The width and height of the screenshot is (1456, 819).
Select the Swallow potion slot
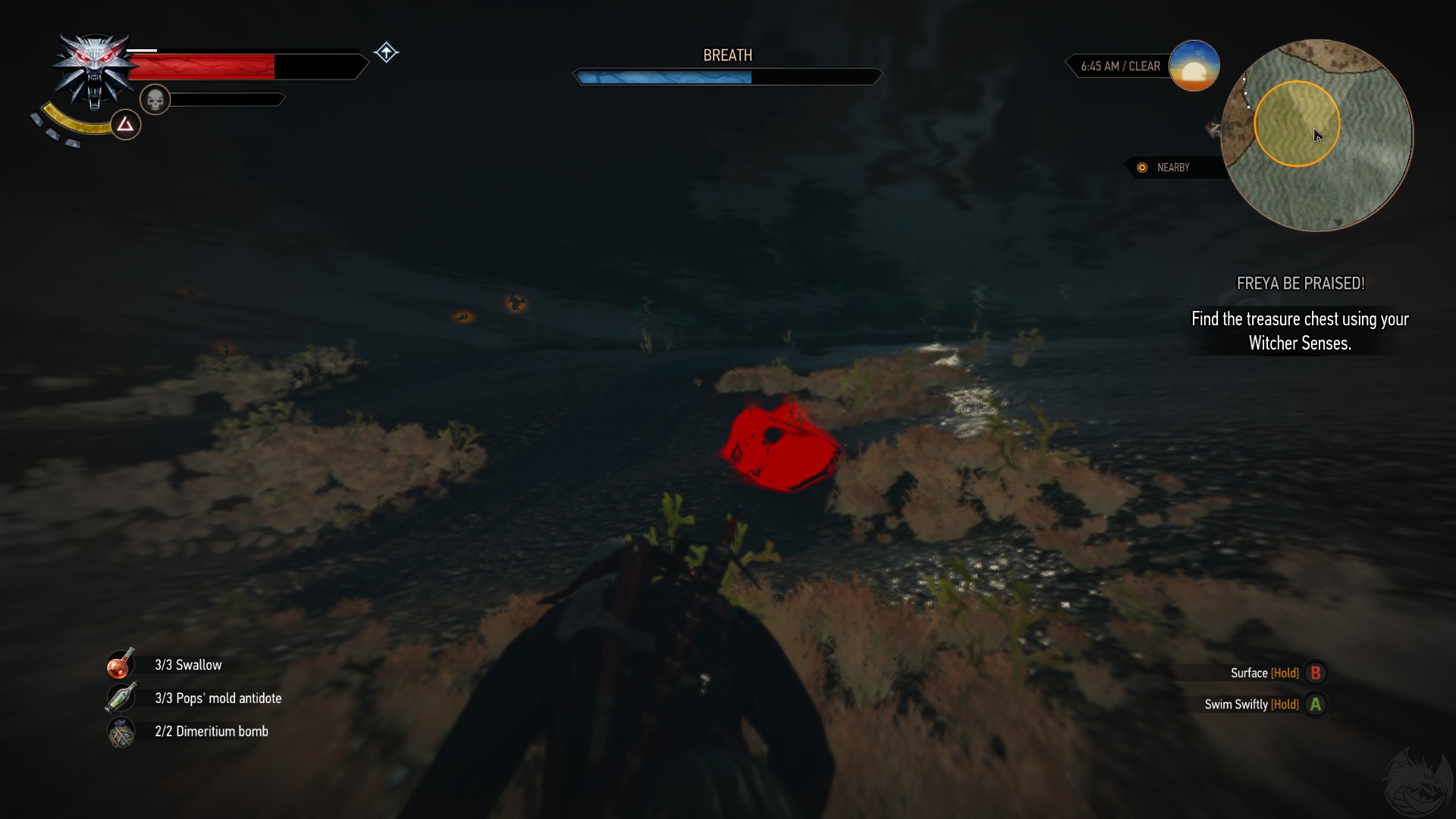(x=121, y=664)
